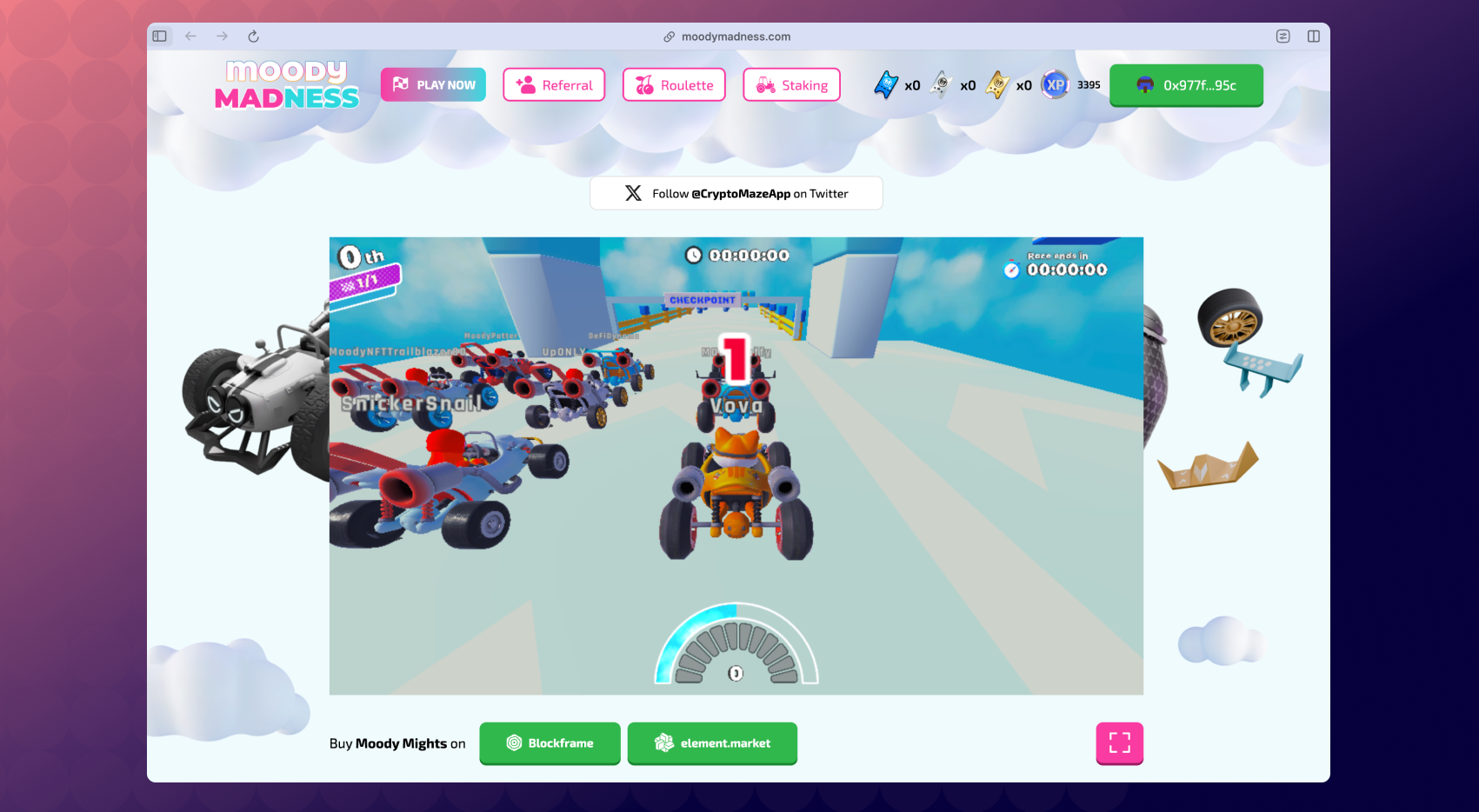Click the browser reload button
Viewport: 1479px width, 812px height.
(253, 37)
